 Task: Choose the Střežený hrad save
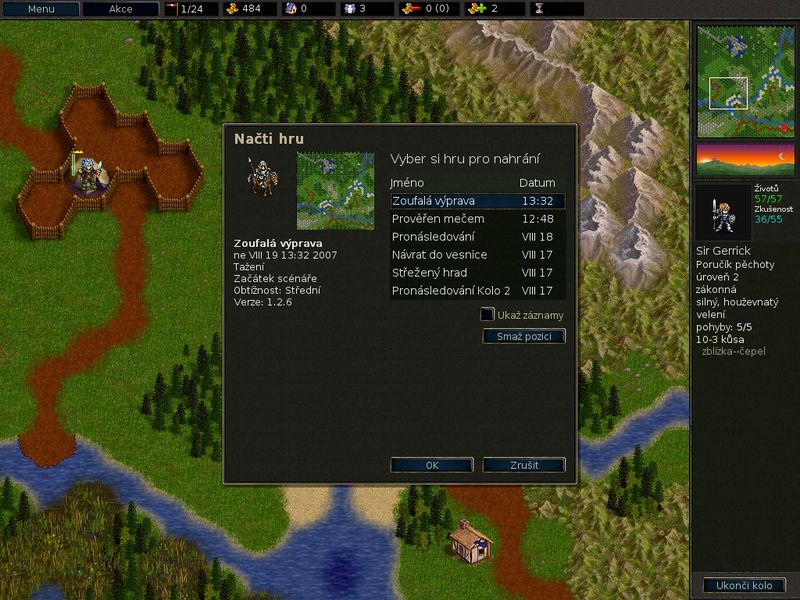click(477, 273)
